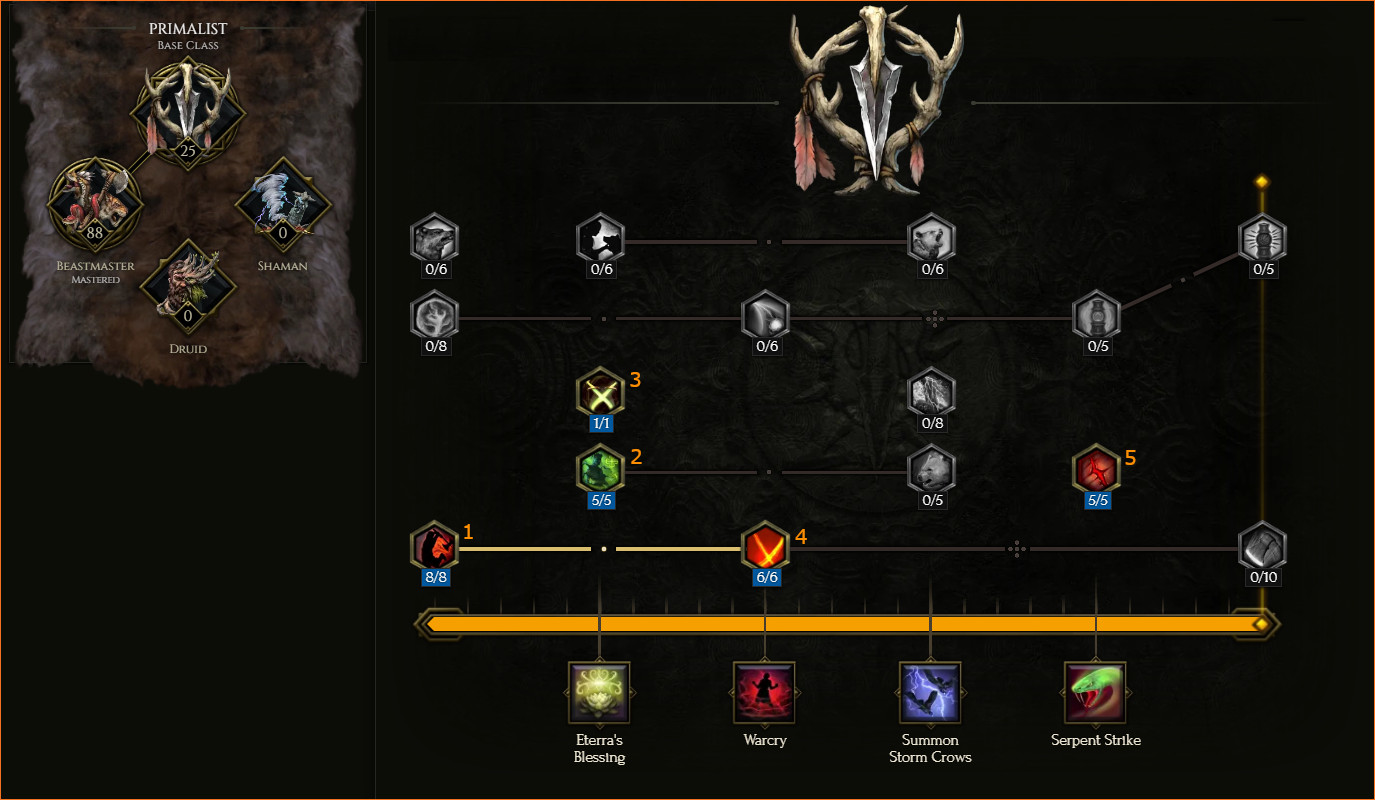Image resolution: width=1375 pixels, height=800 pixels.
Task: Choose the Summon Storm Crows skill
Action: (930, 692)
